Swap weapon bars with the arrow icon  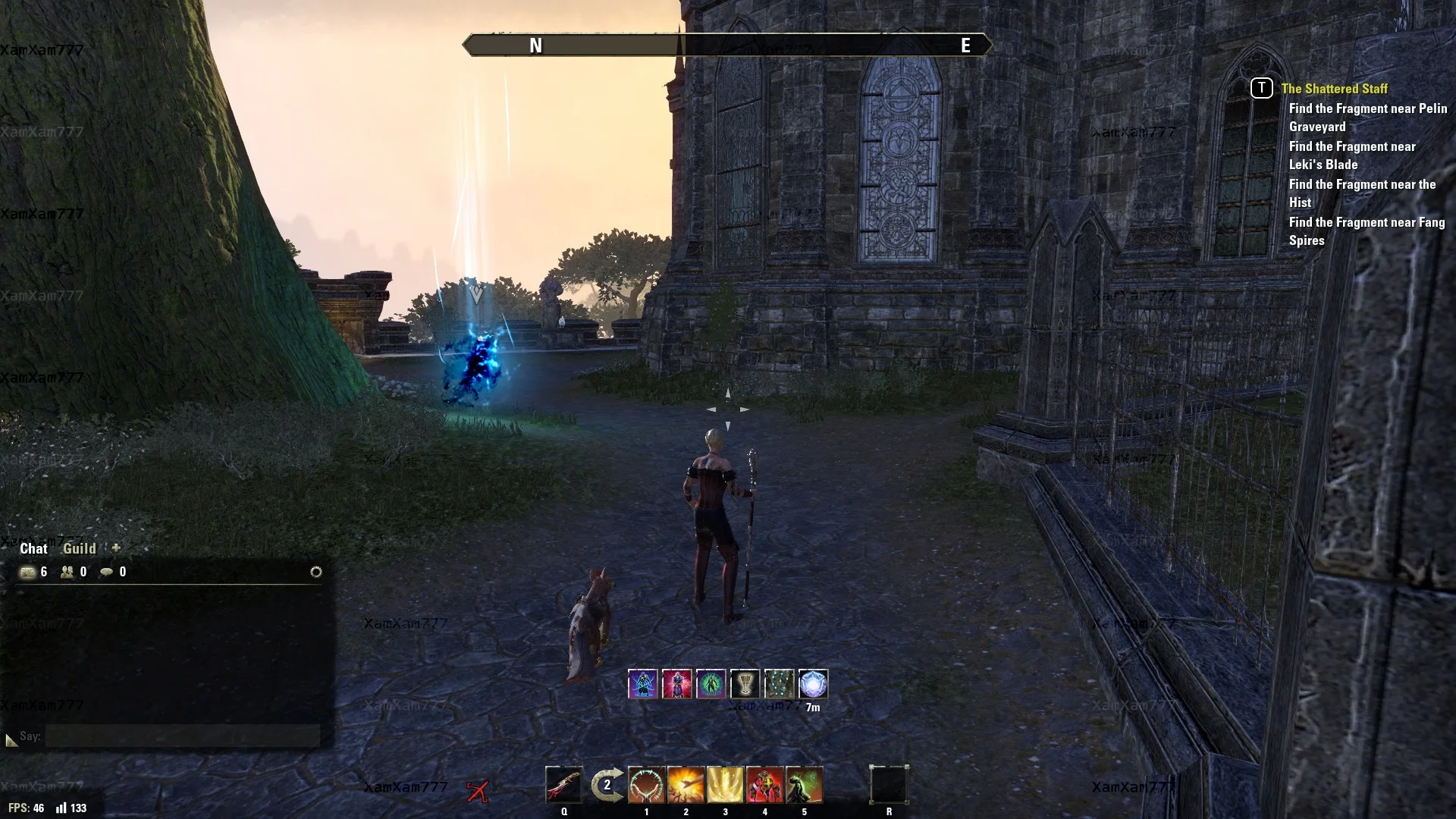(x=607, y=784)
